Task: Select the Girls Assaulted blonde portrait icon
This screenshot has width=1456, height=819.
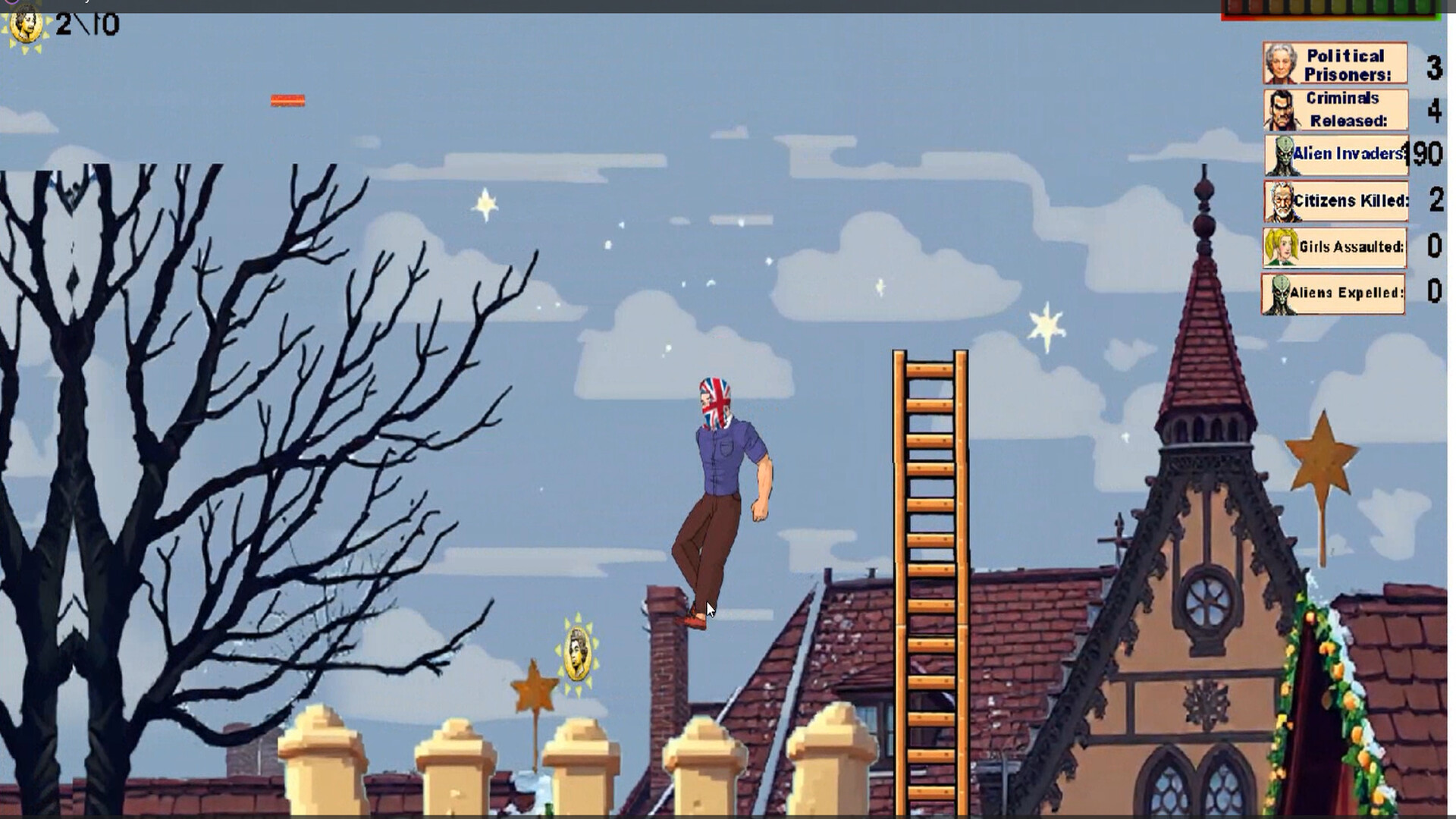Action: pyautogui.click(x=1280, y=247)
